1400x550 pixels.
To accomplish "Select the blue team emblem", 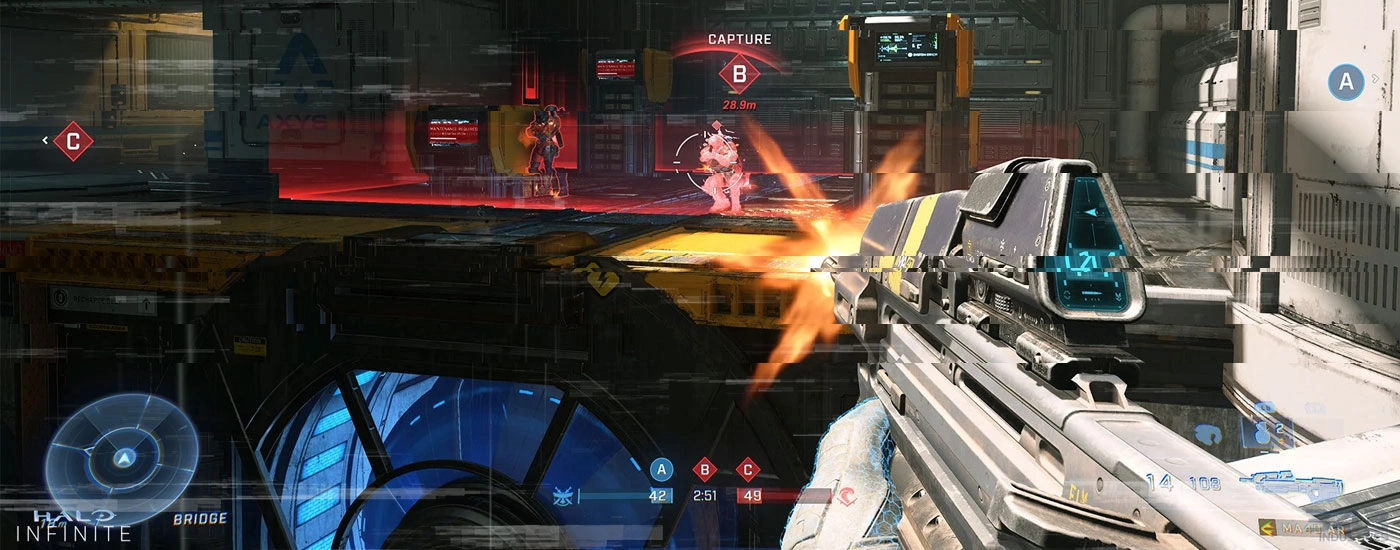I will 563,495.
